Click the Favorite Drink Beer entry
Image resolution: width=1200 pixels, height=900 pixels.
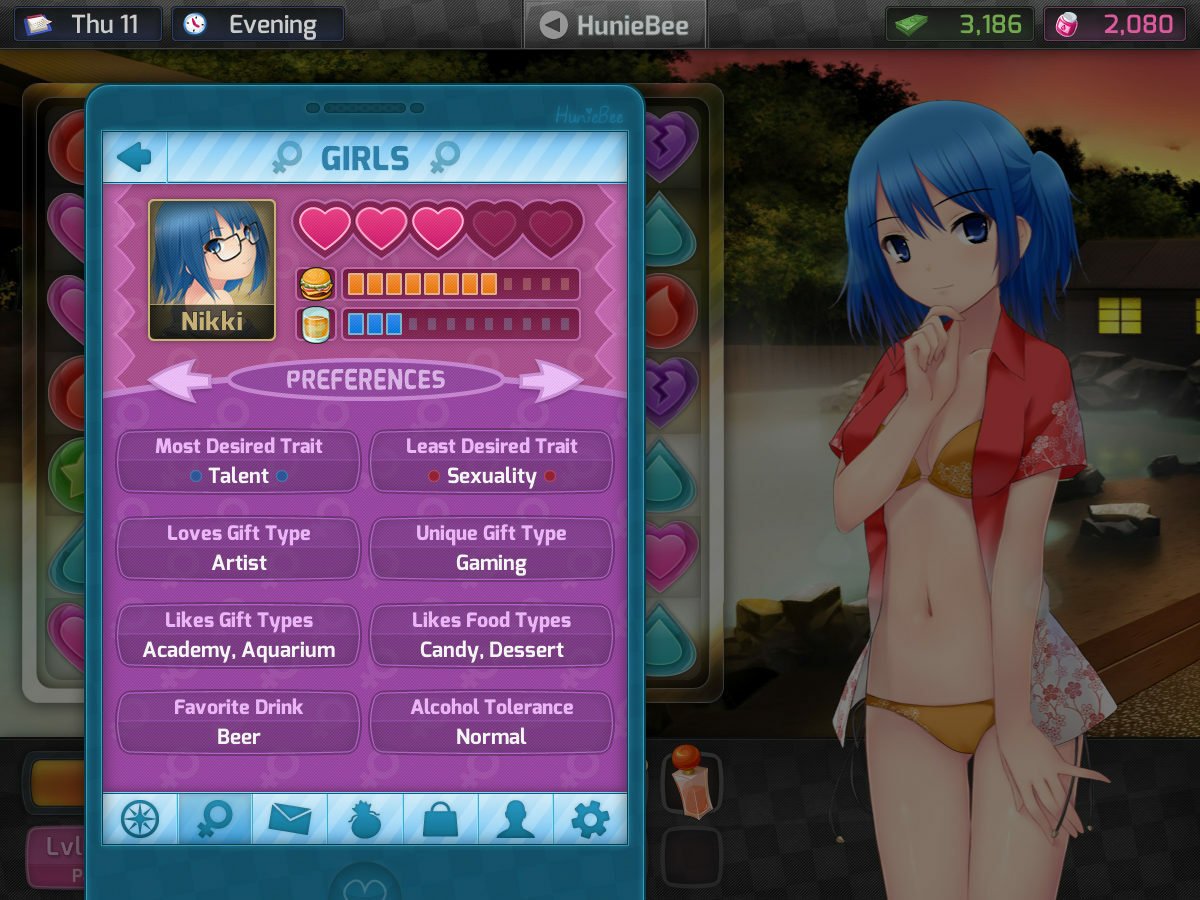point(238,722)
